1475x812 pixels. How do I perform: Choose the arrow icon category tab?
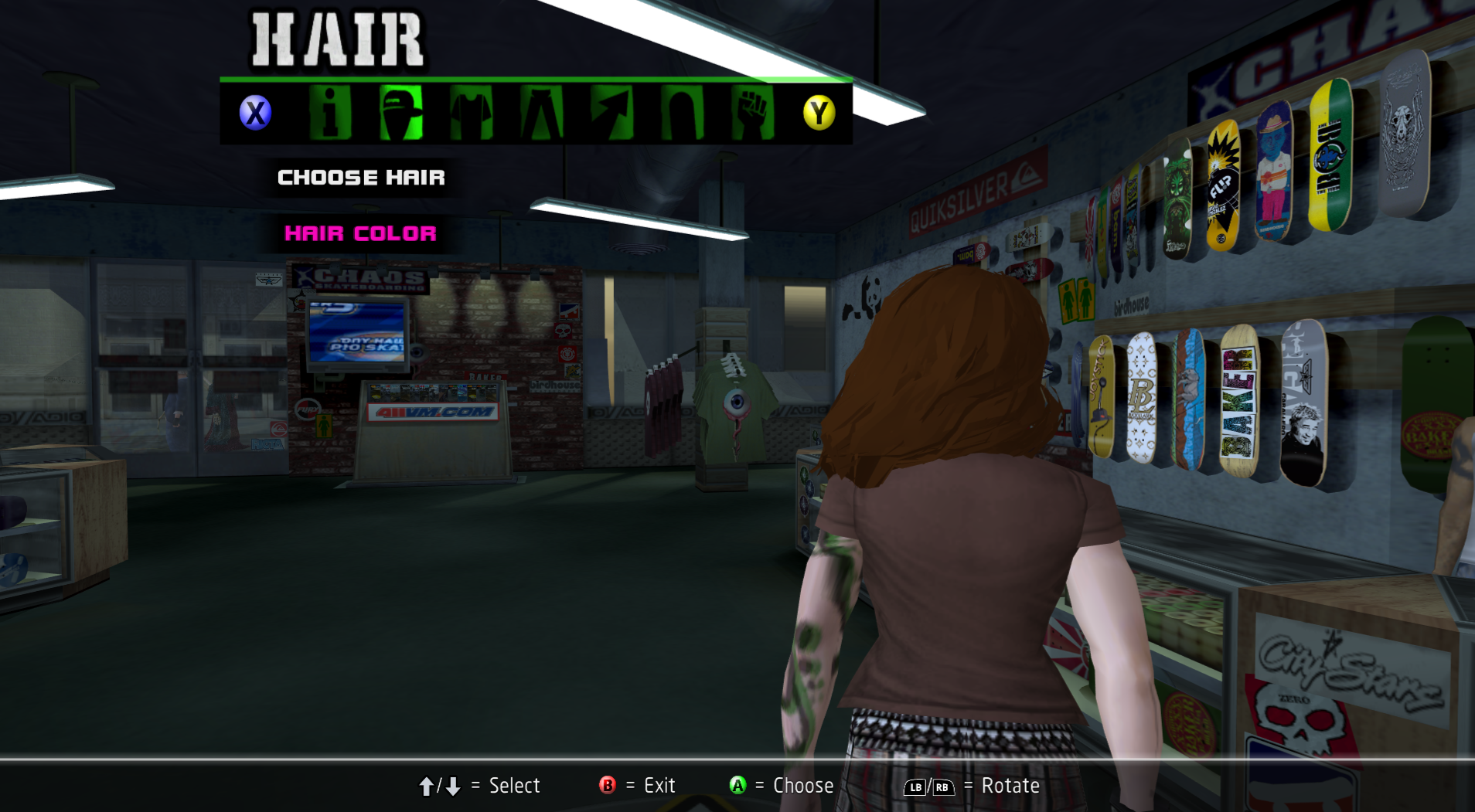click(611, 113)
